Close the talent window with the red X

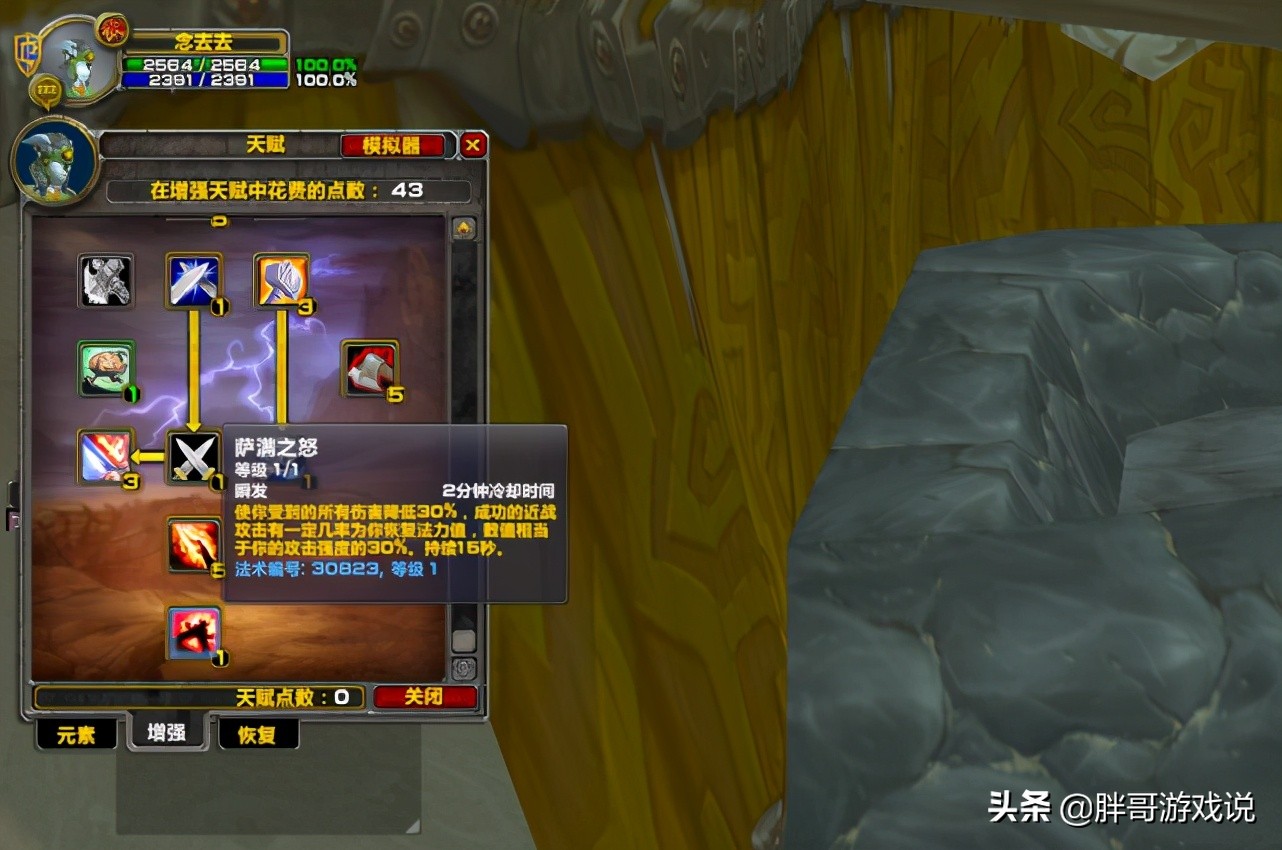point(472,144)
